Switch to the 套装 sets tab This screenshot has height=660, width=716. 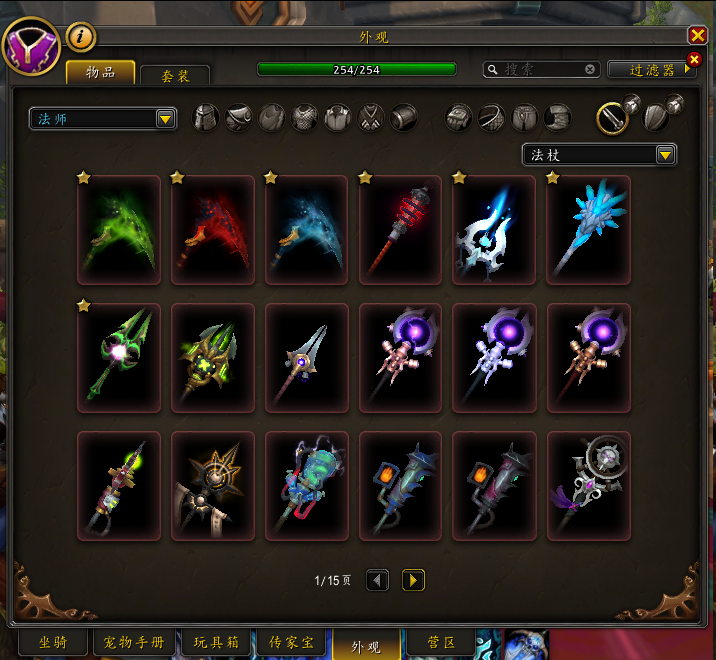click(x=175, y=75)
